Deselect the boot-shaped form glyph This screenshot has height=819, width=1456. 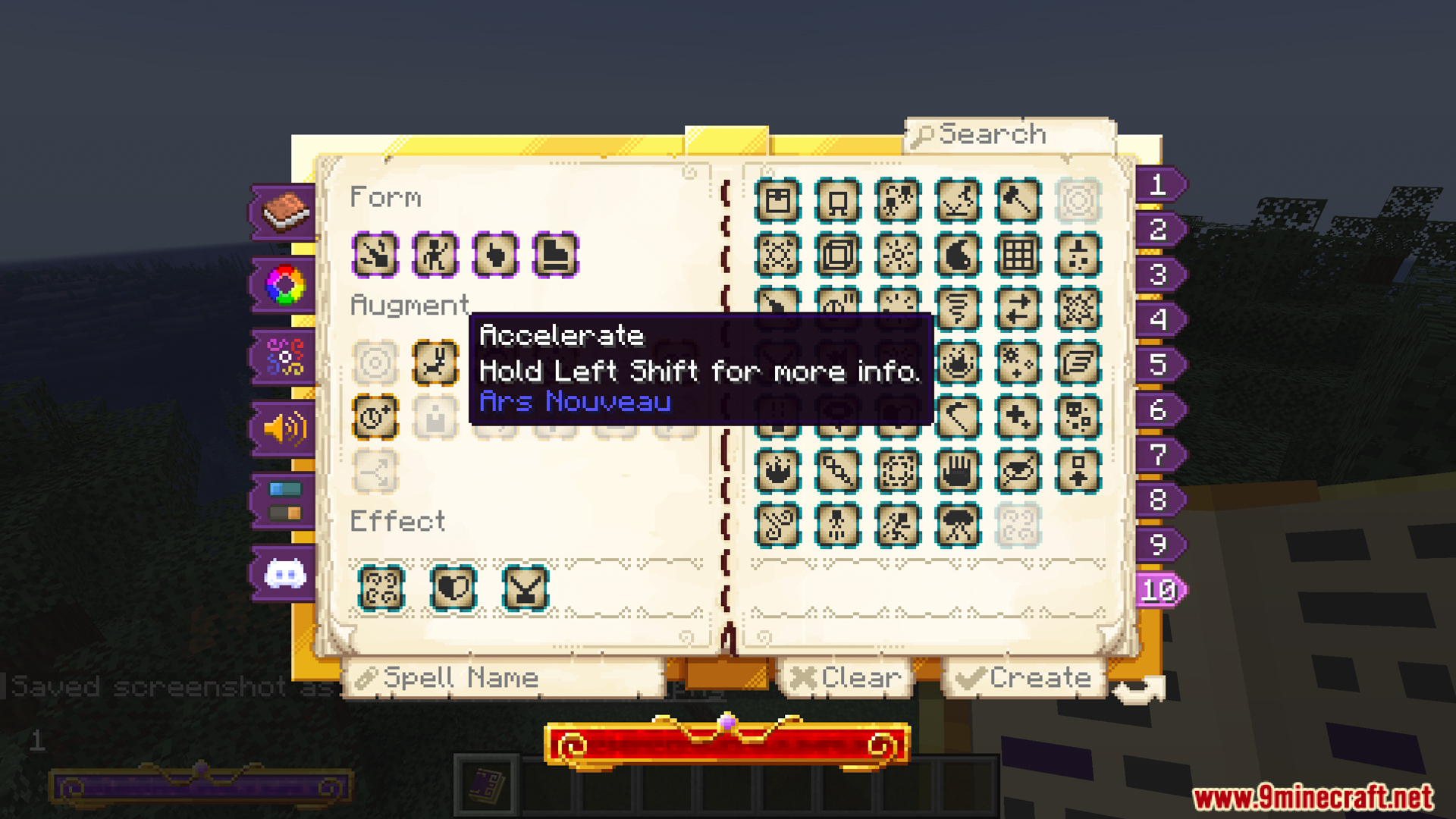click(x=553, y=255)
